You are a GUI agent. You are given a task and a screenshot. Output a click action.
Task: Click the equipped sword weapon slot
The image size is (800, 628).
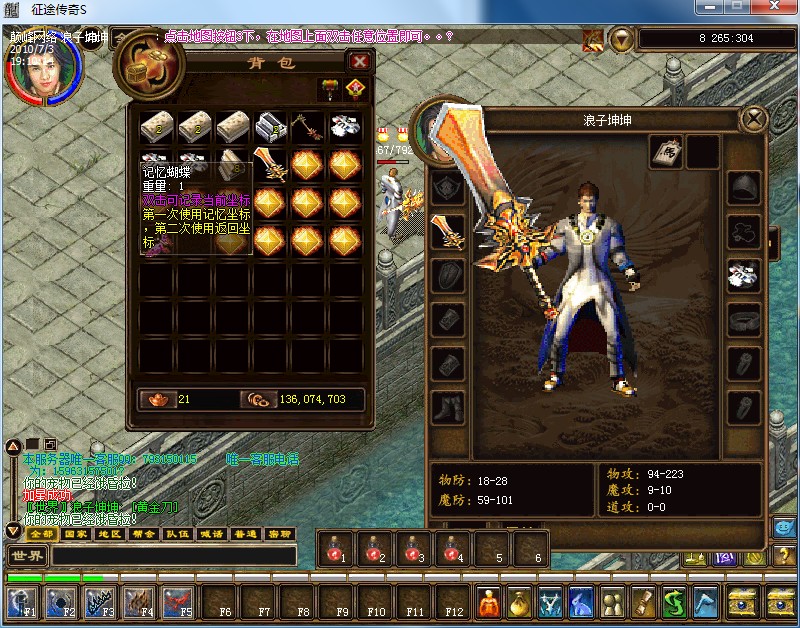447,232
